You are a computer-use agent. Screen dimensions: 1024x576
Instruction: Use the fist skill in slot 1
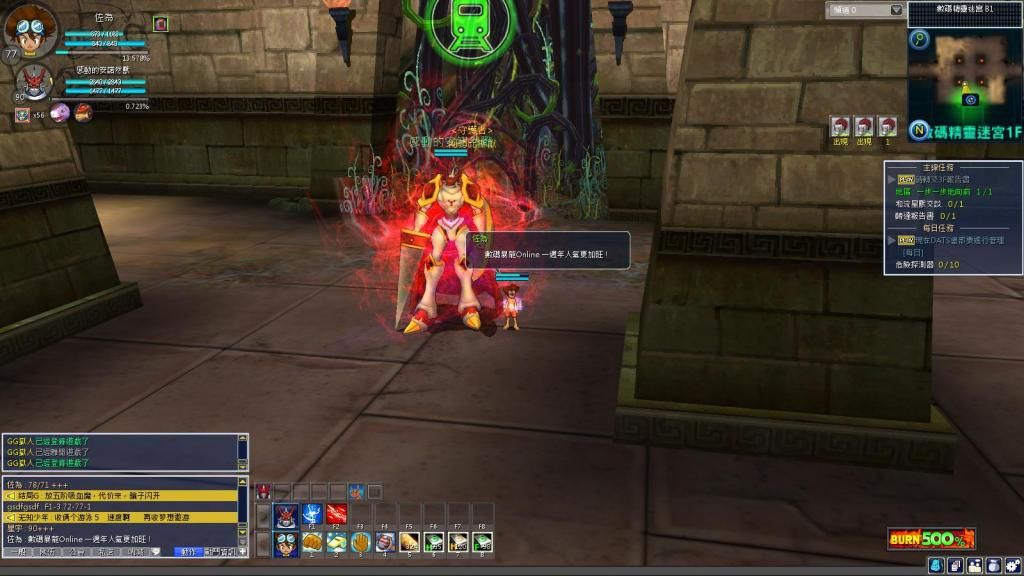click(311, 543)
